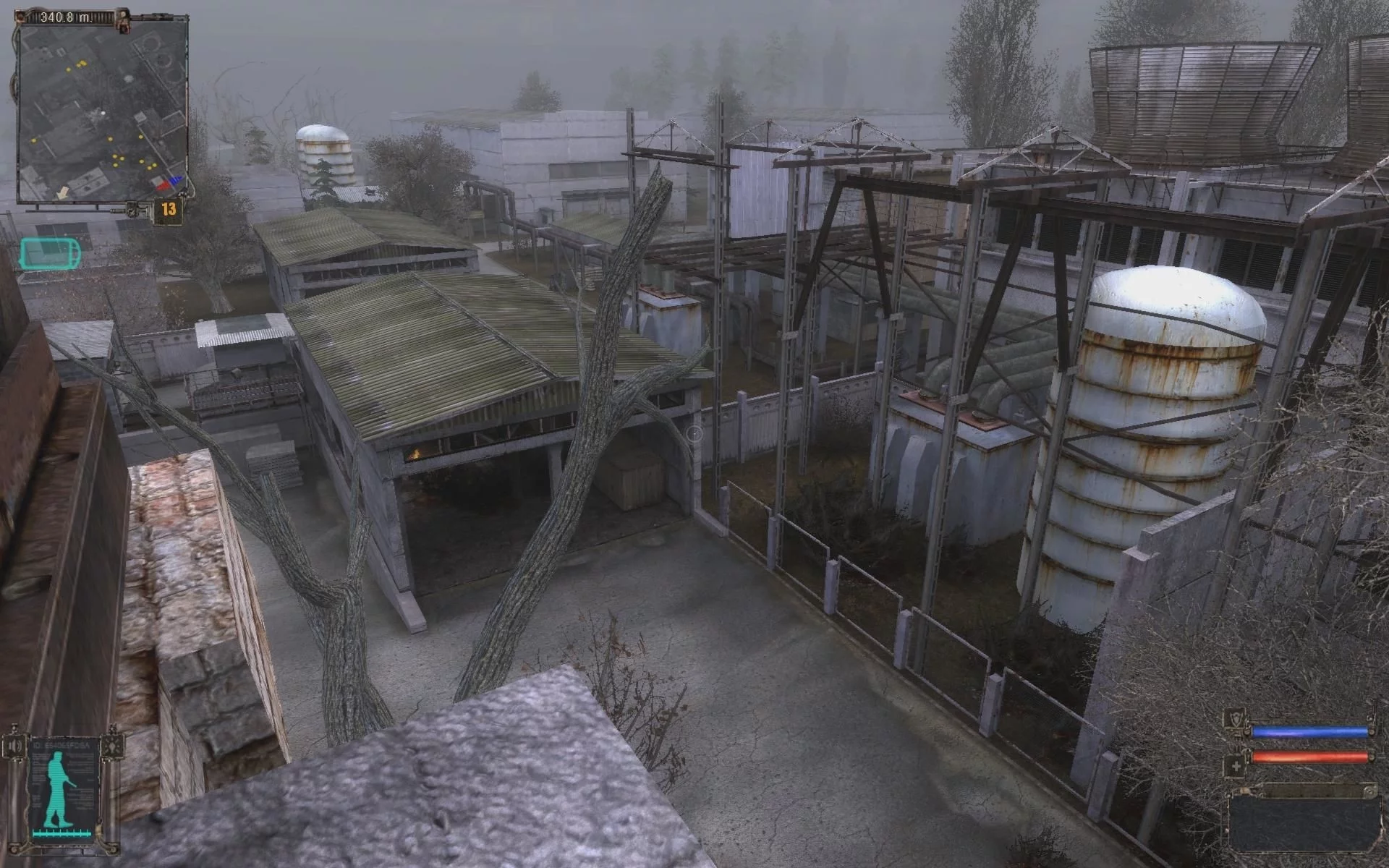The width and height of the screenshot is (1389, 868).
Task: Click the minimap in the corner
Action: [x=102, y=110]
